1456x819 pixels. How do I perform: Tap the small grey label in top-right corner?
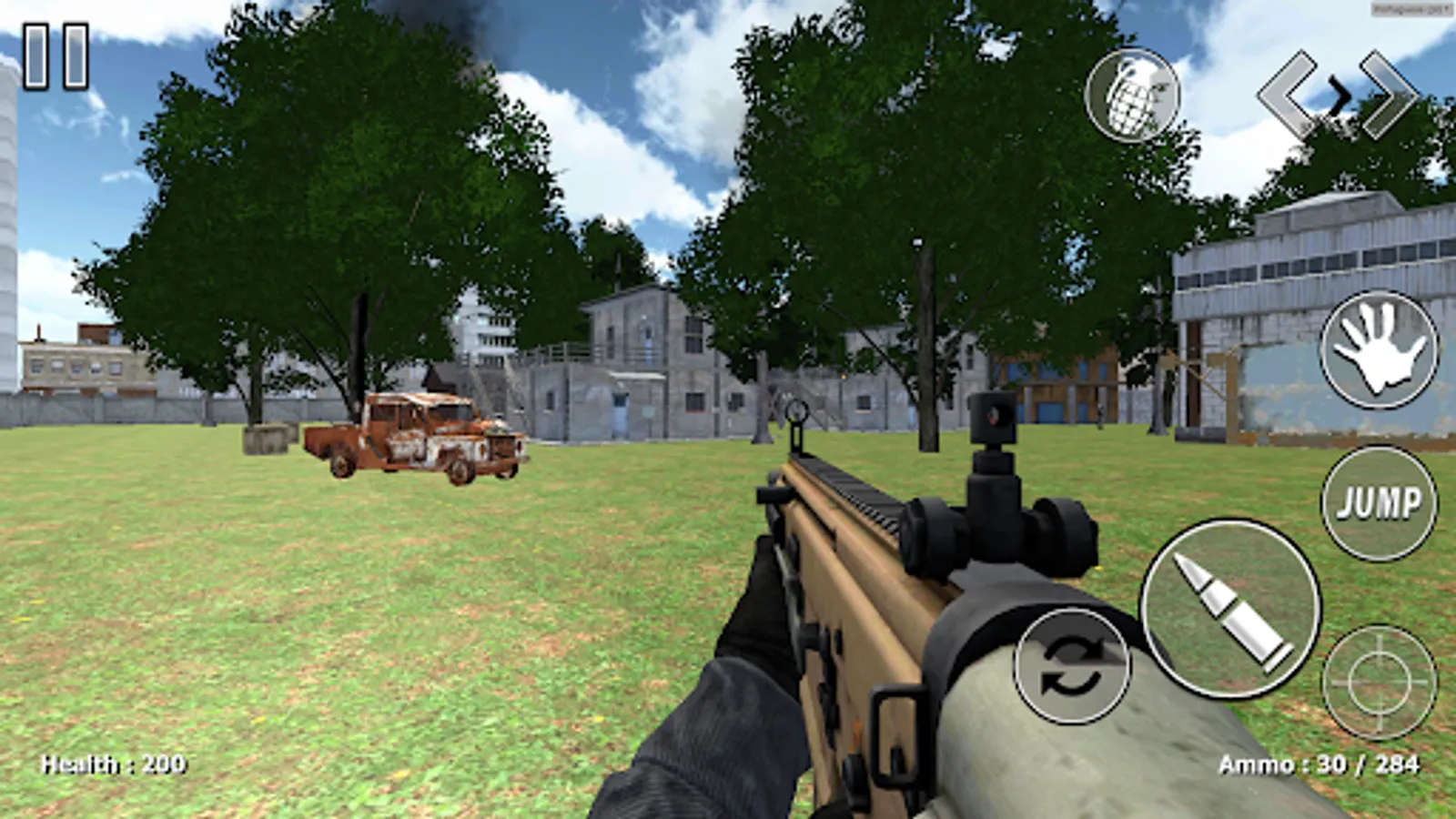pyautogui.click(x=1409, y=7)
